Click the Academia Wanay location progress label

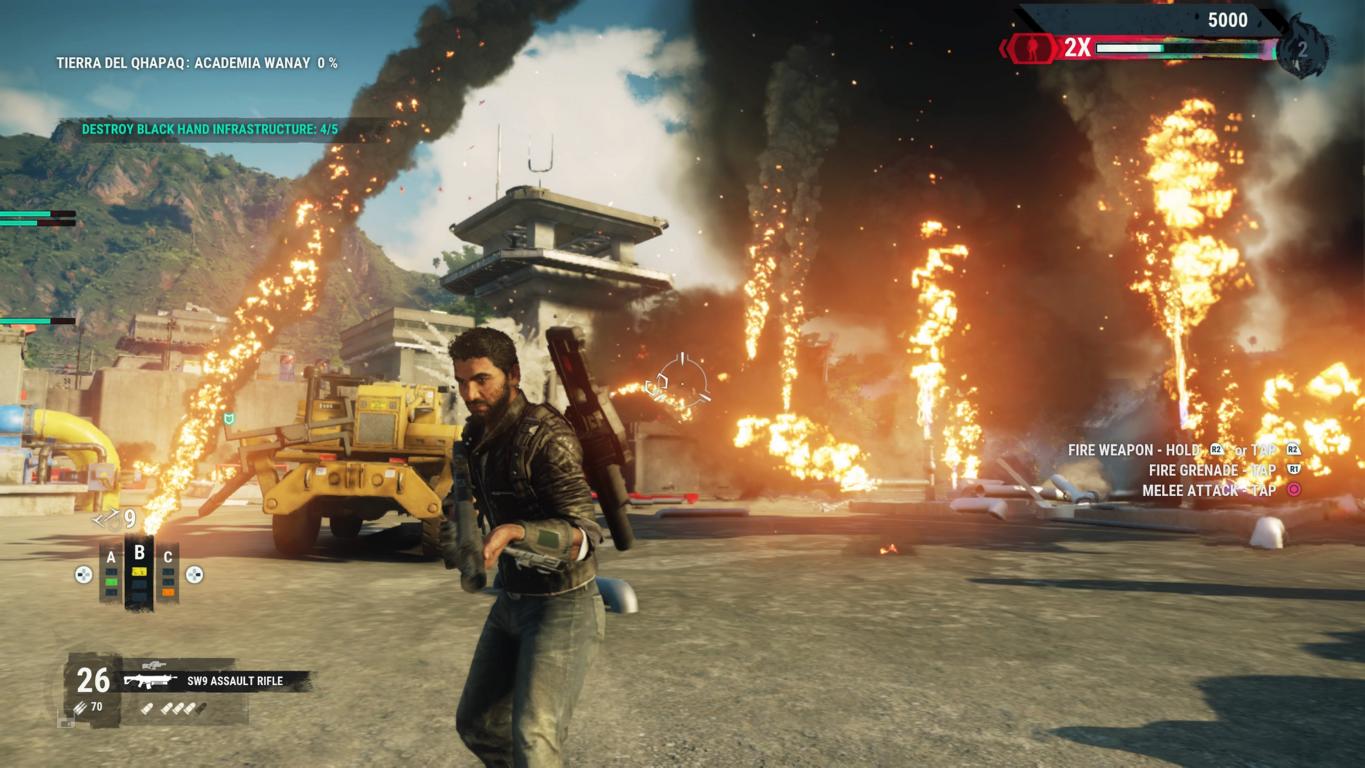coord(196,63)
